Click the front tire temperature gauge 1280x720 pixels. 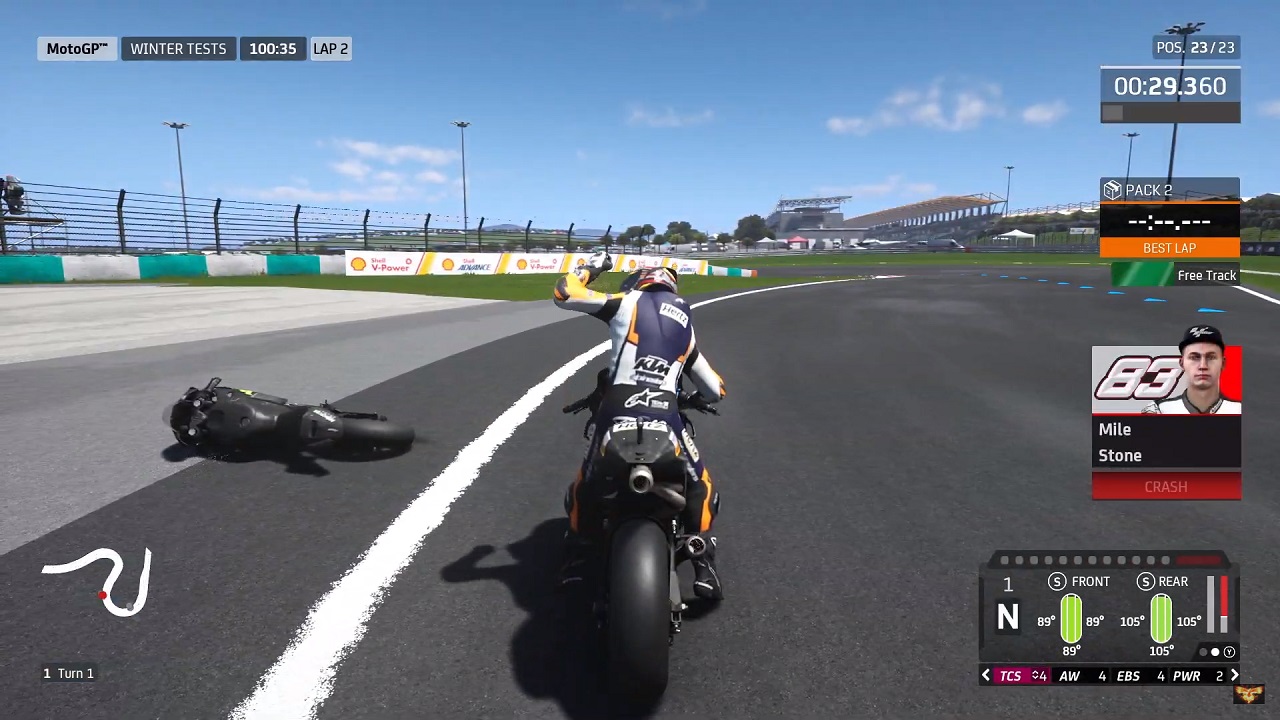click(x=1071, y=618)
